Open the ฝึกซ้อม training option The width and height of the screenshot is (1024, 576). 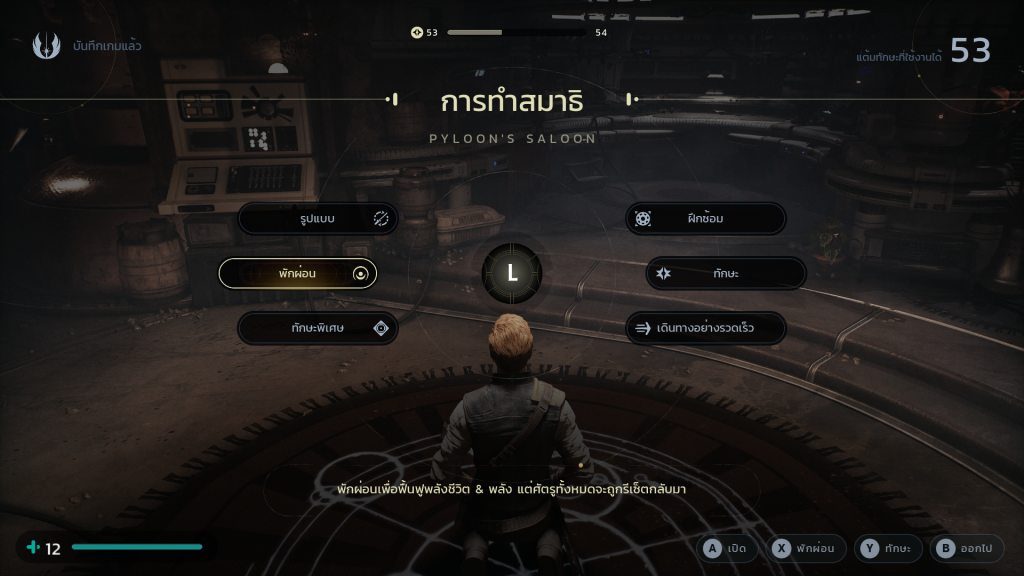[705, 219]
